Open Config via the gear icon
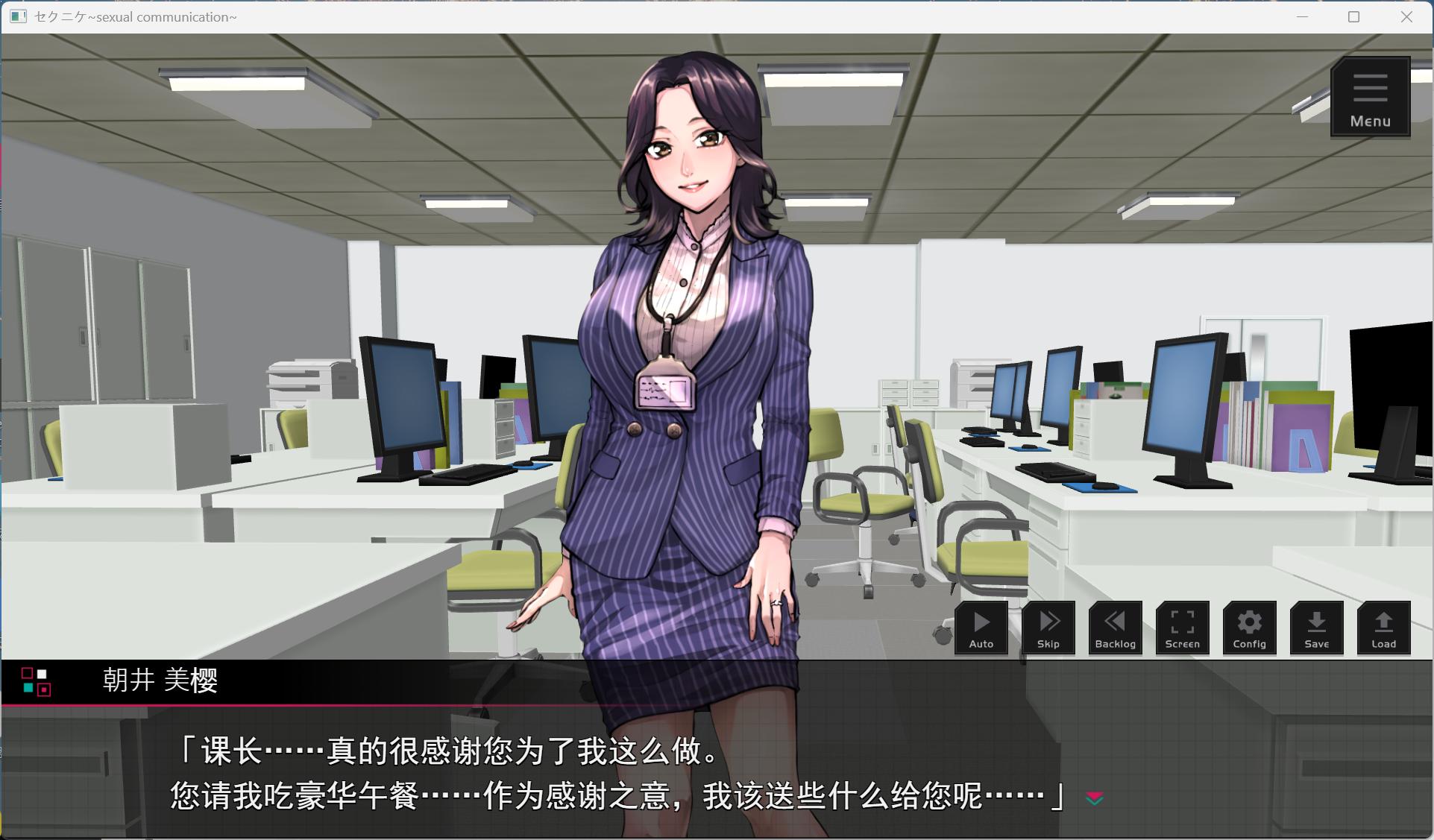Screen dimensions: 1434x840 1249,628
